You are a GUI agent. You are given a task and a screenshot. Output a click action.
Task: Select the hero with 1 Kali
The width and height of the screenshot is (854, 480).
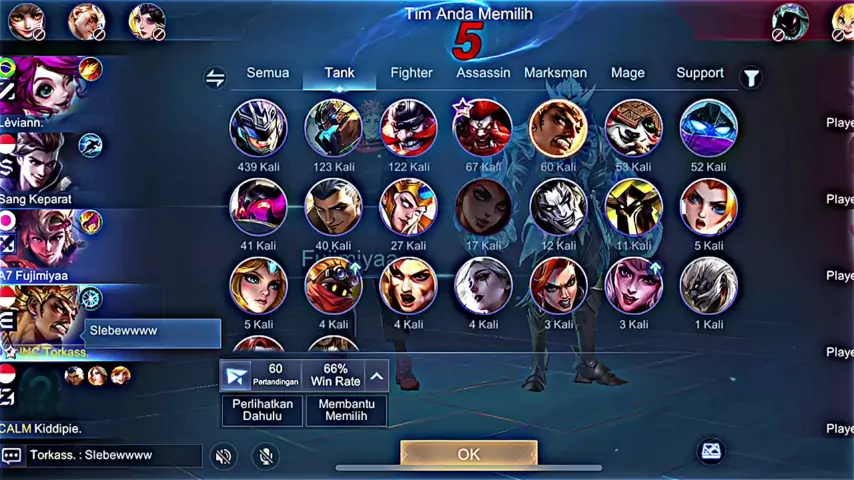[x=709, y=285]
